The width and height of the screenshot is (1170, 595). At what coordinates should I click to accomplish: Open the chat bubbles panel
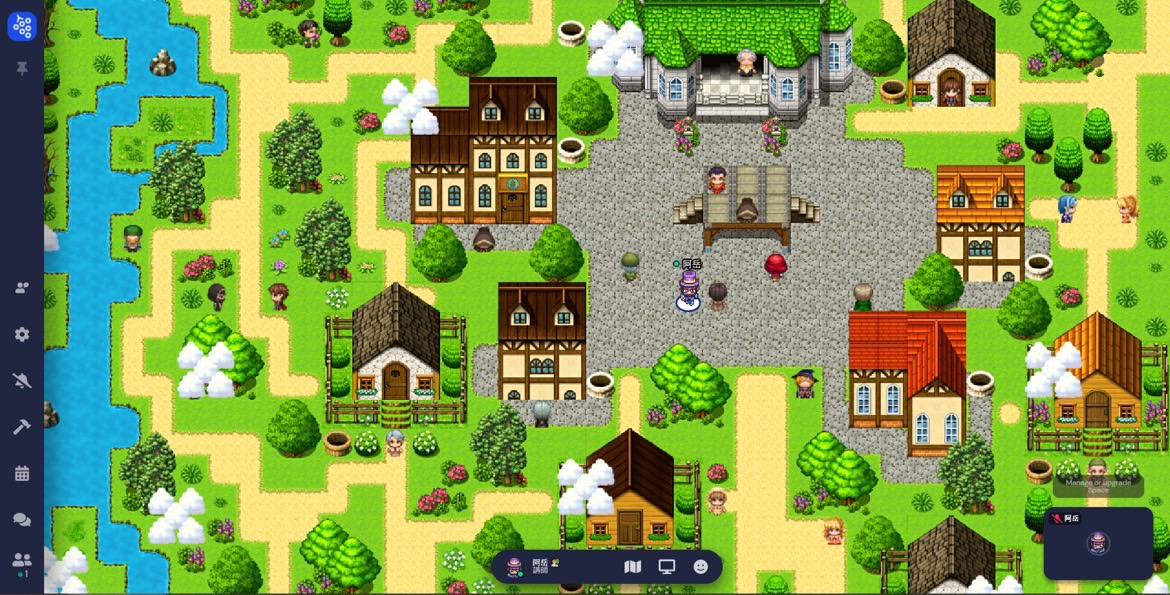(x=22, y=520)
